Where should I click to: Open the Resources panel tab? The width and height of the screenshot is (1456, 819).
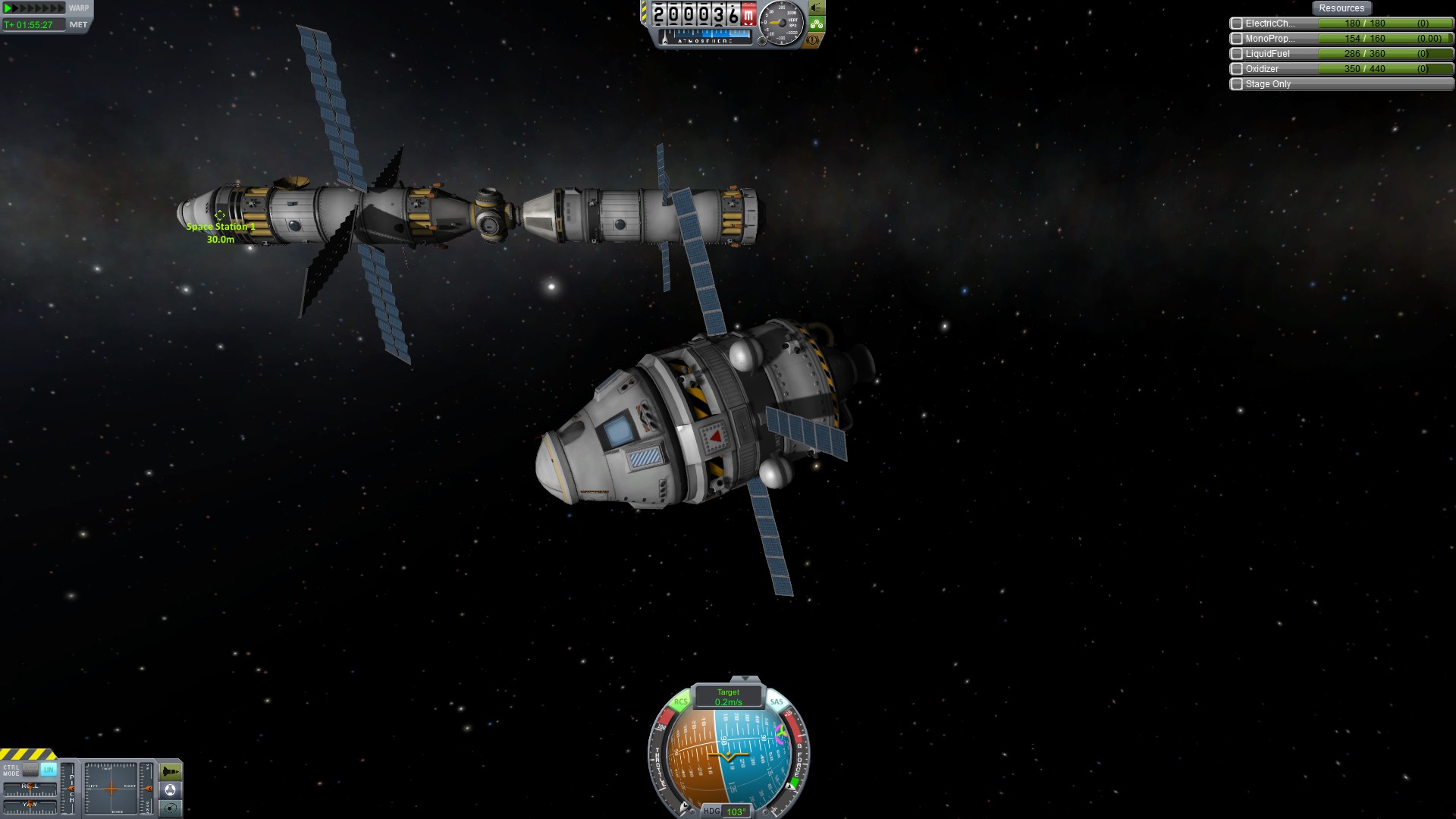pos(1341,8)
